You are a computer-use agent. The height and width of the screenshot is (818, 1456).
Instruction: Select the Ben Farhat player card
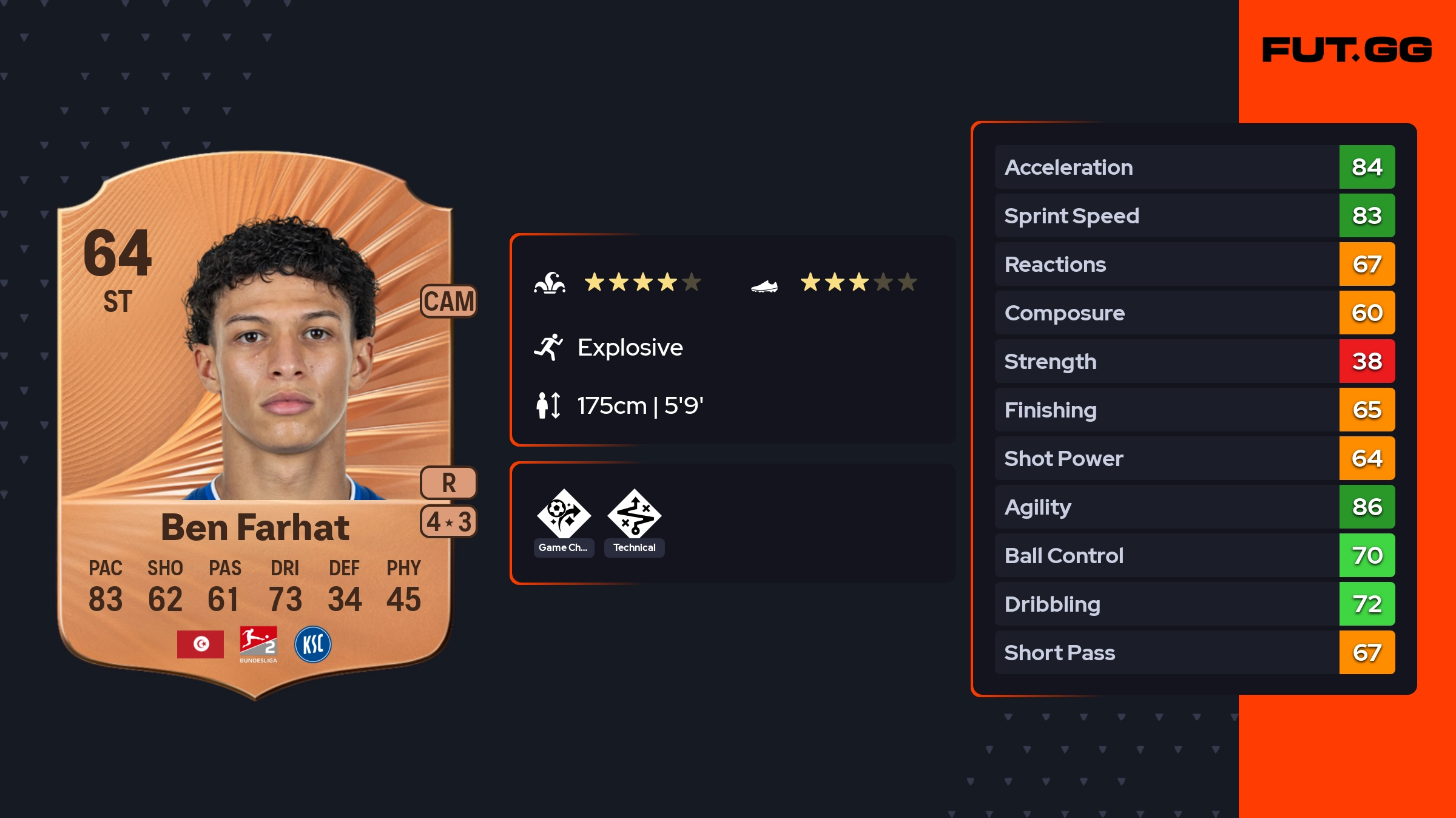click(255, 425)
